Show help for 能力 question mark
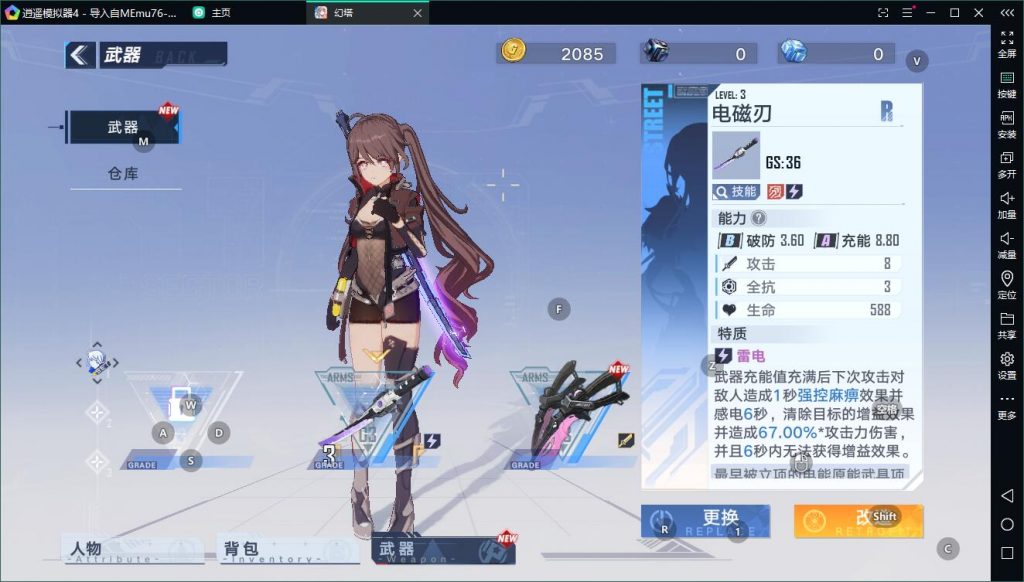The height and width of the screenshot is (582, 1024). 759,218
